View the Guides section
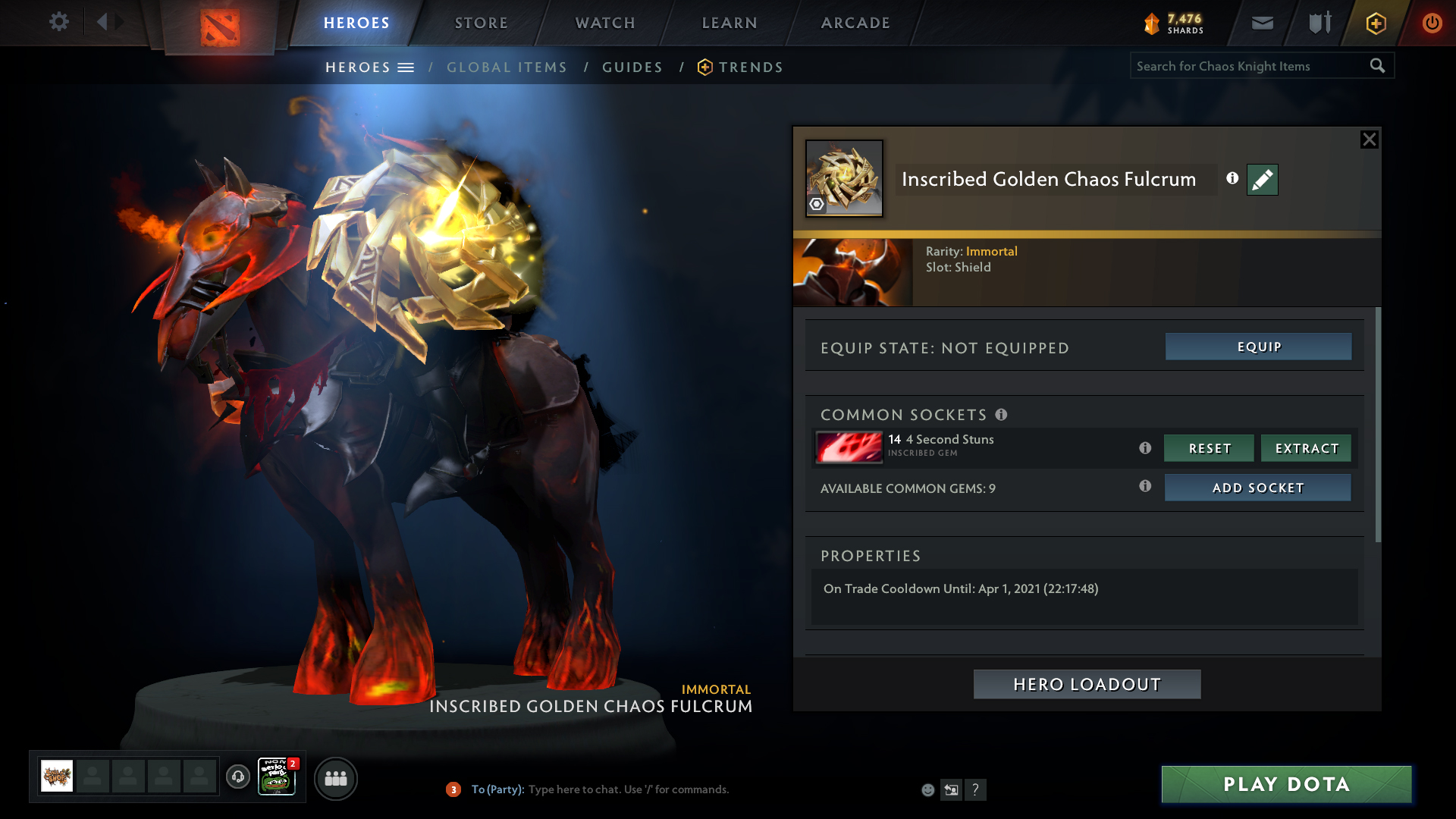The width and height of the screenshot is (1456, 819). (x=632, y=67)
